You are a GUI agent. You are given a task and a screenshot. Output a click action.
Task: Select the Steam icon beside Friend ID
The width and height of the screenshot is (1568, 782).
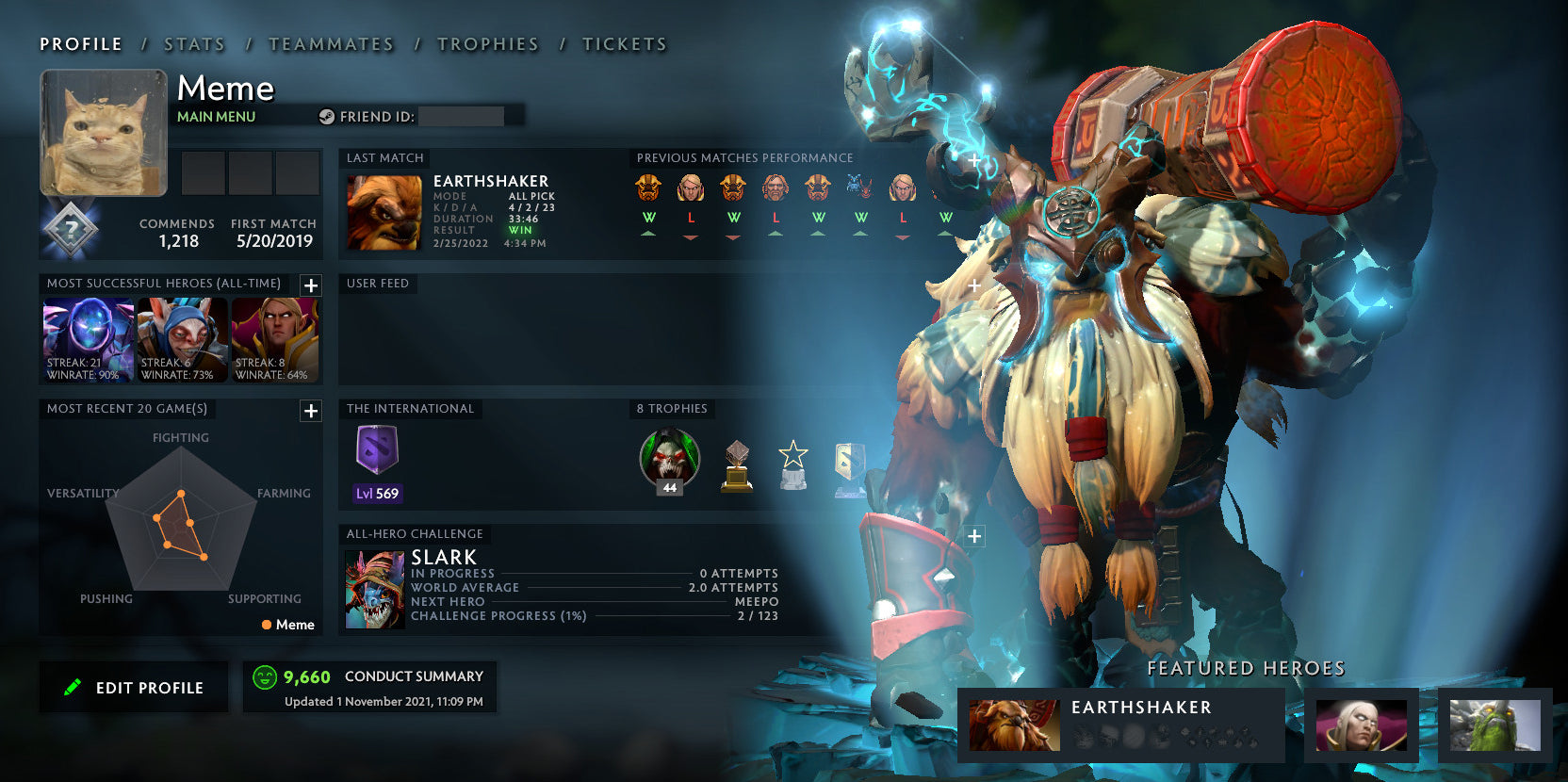point(328,117)
